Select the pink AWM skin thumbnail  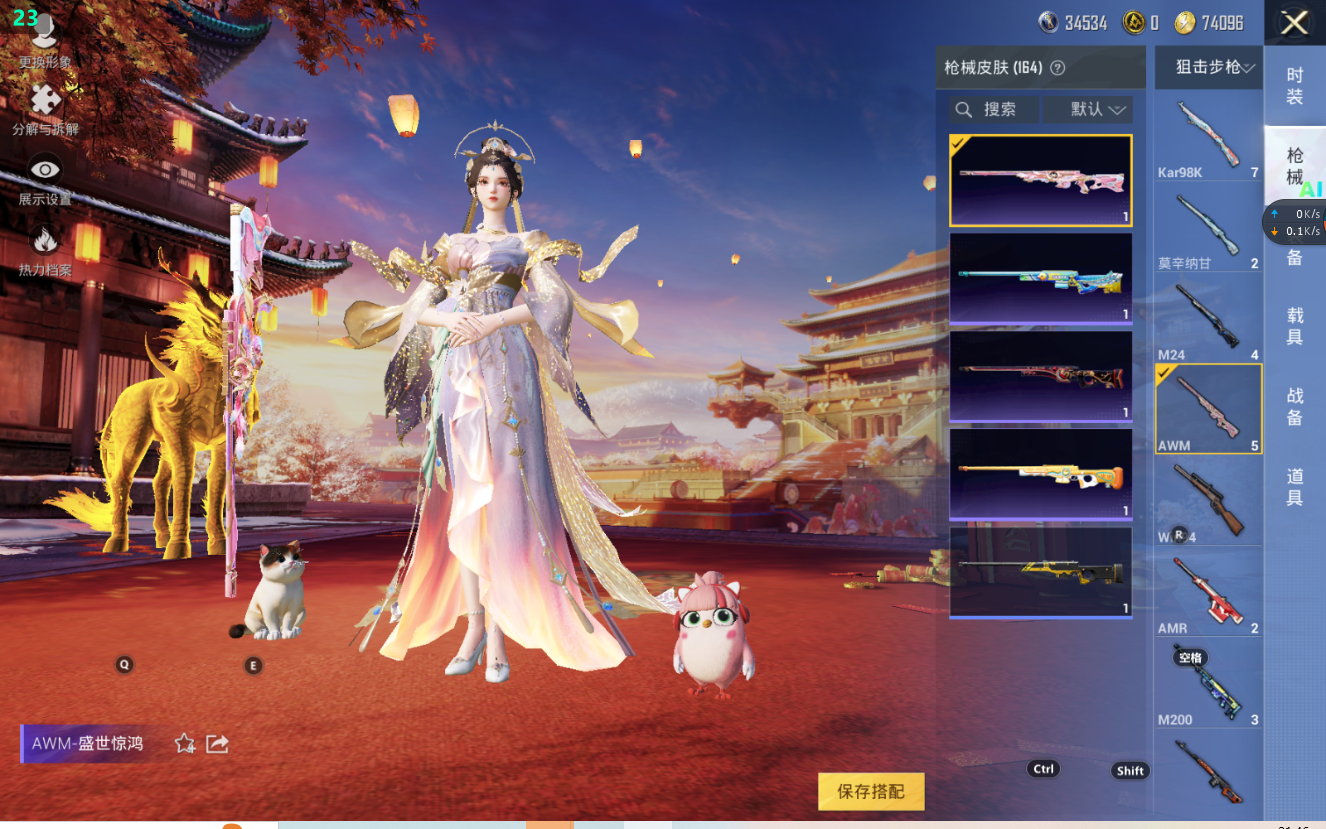click(1040, 180)
